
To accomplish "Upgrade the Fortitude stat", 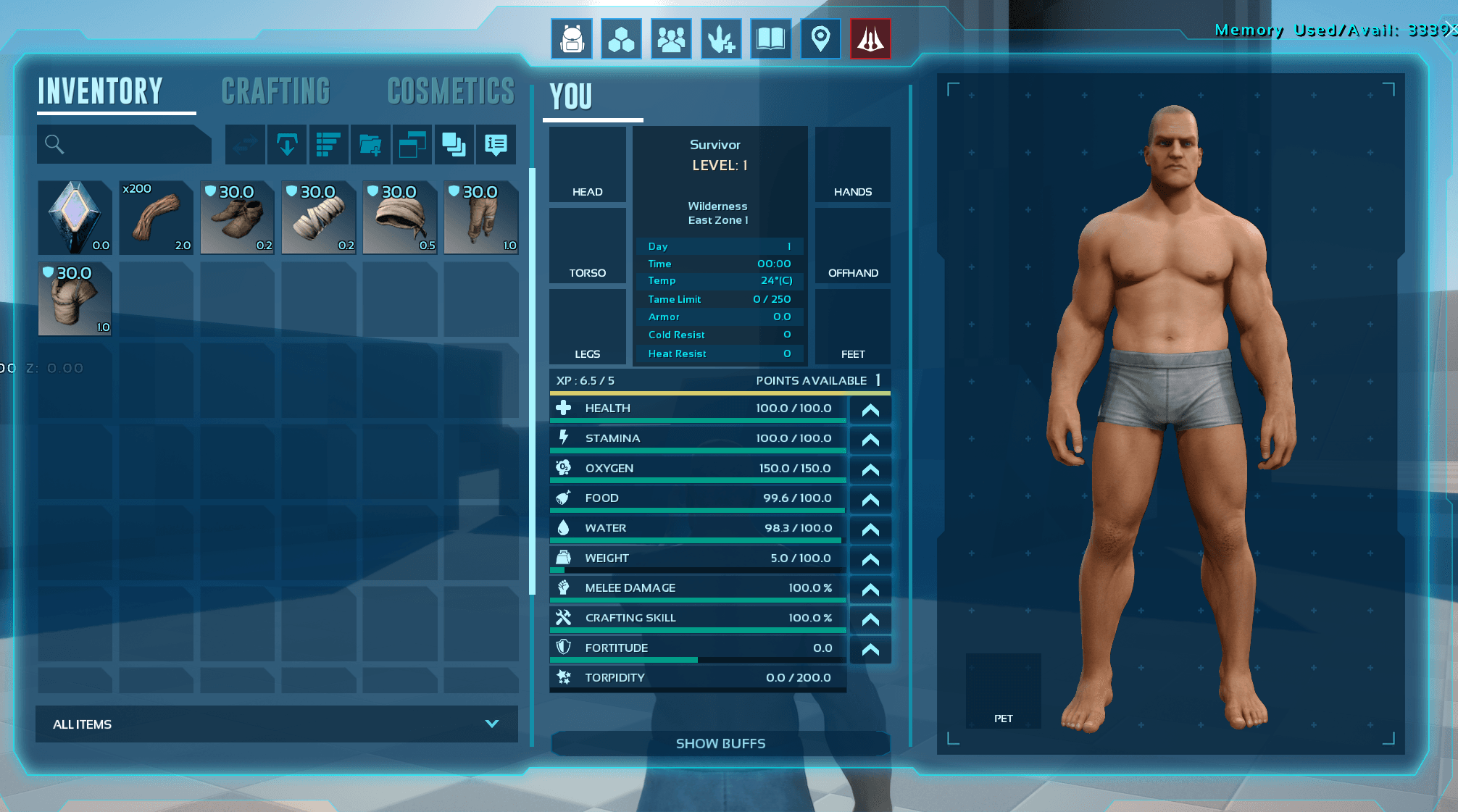I will [x=870, y=649].
